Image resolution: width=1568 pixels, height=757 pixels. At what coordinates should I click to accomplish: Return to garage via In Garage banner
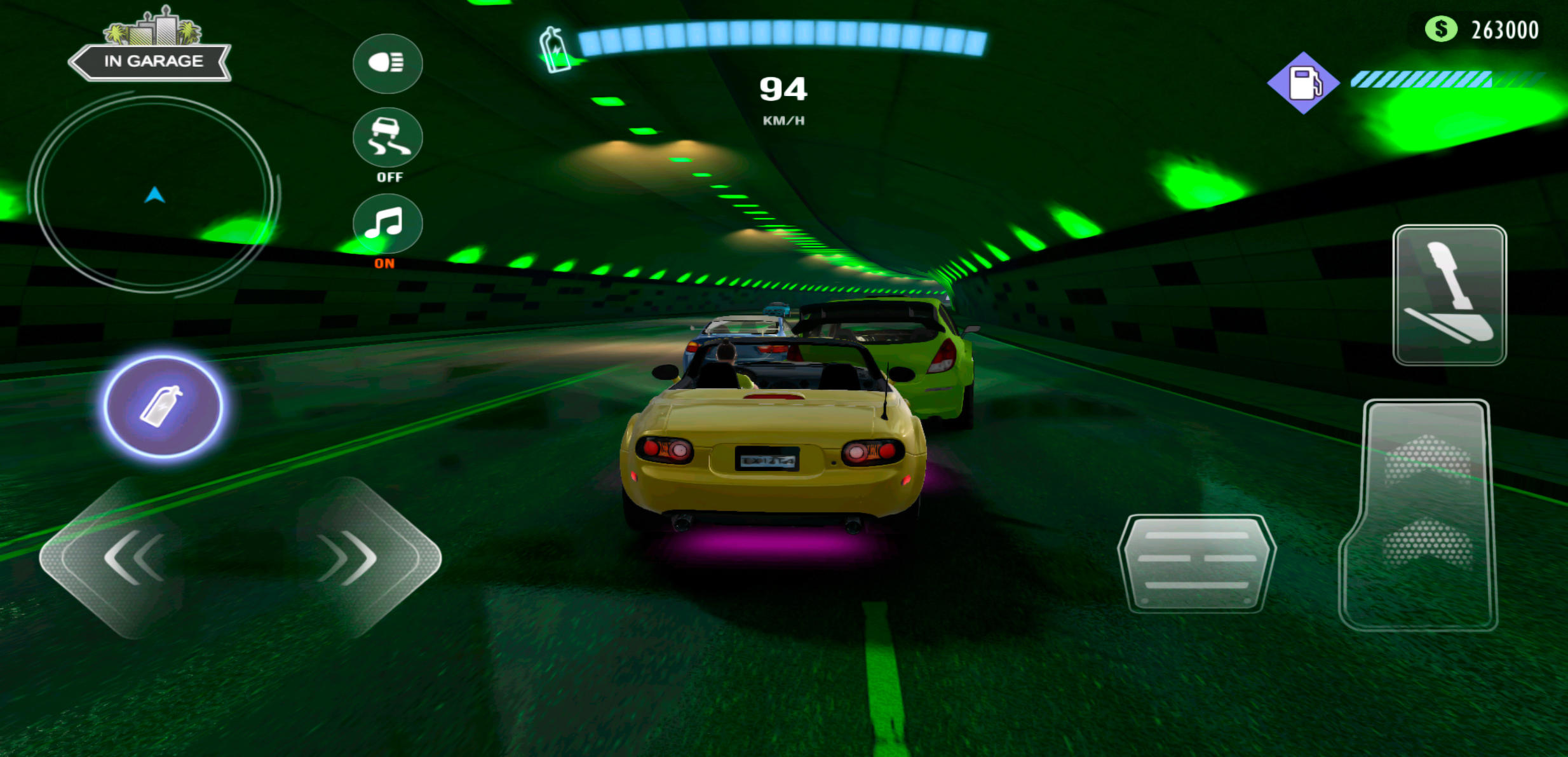(x=151, y=60)
